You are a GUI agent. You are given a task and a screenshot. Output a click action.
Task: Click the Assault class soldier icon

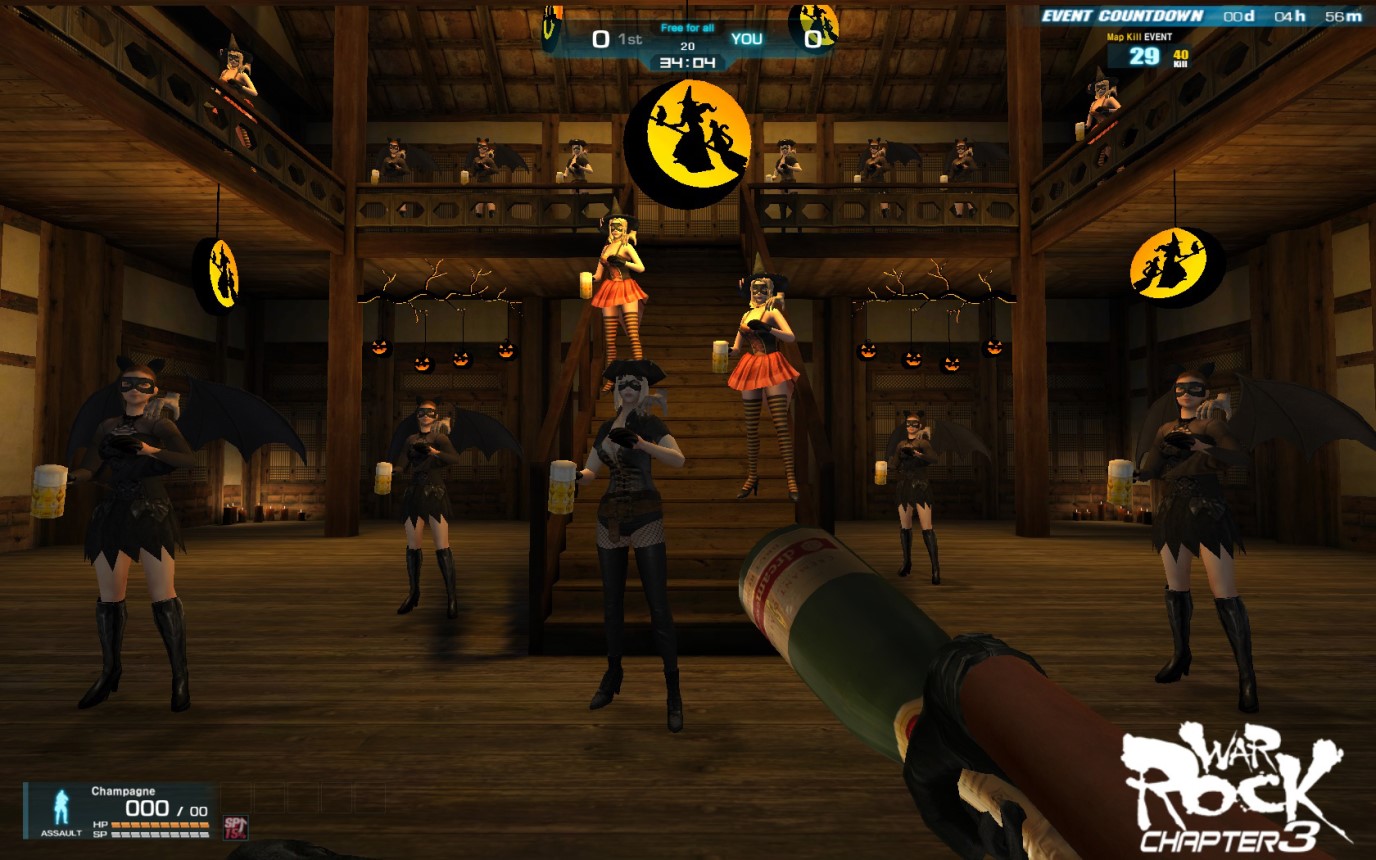[62, 807]
